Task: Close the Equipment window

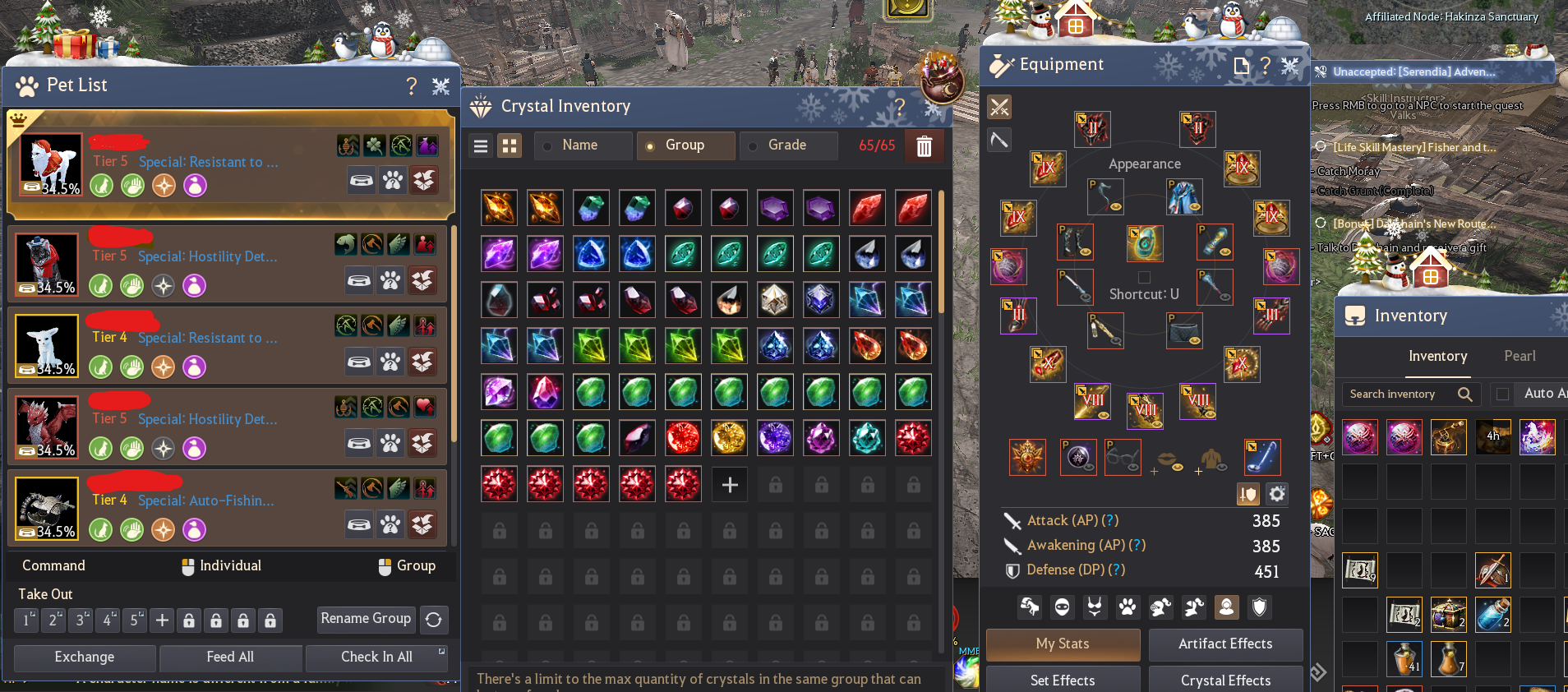Action: (1290, 65)
